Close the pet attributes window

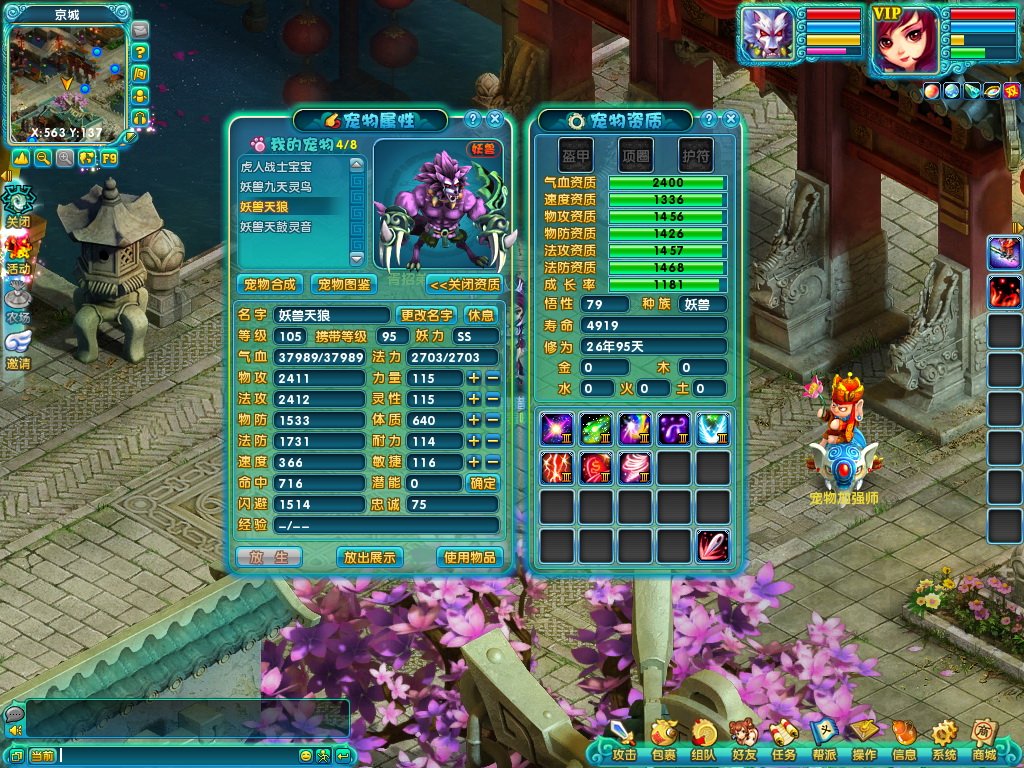[495, 119]
